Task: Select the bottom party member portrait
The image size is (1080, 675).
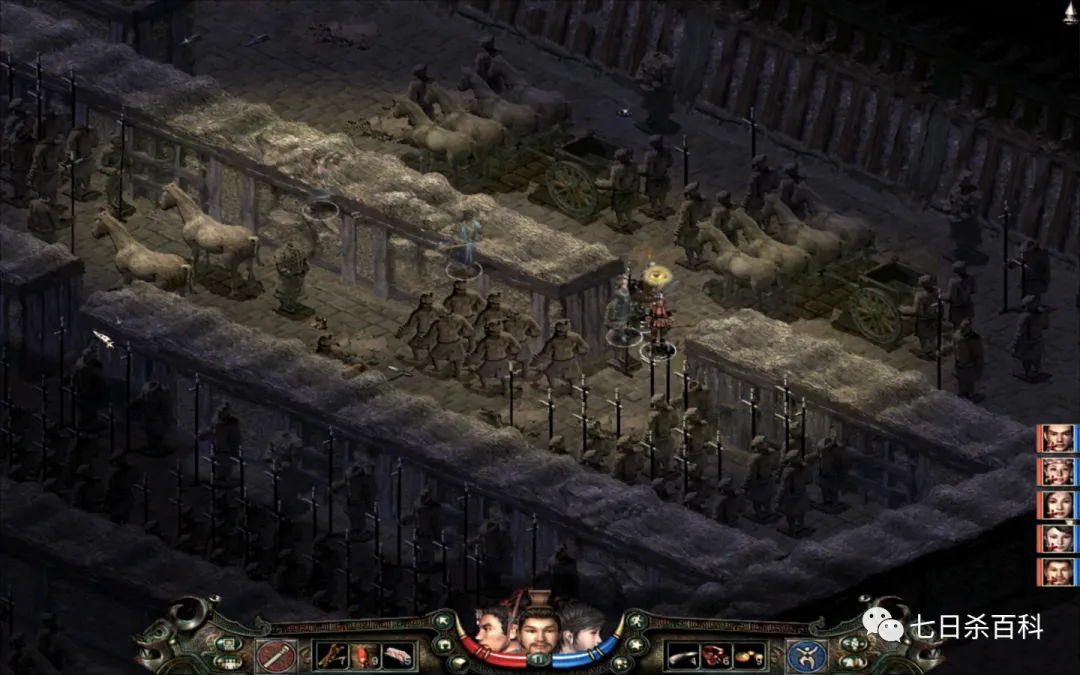Action: click(1056, 572)
